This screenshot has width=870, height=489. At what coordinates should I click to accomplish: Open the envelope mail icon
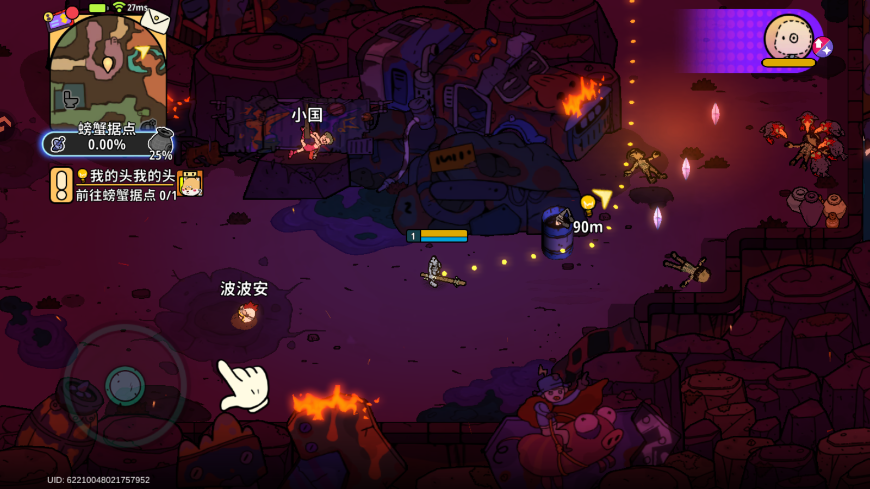pyautogui.click(x=154, y=19)
